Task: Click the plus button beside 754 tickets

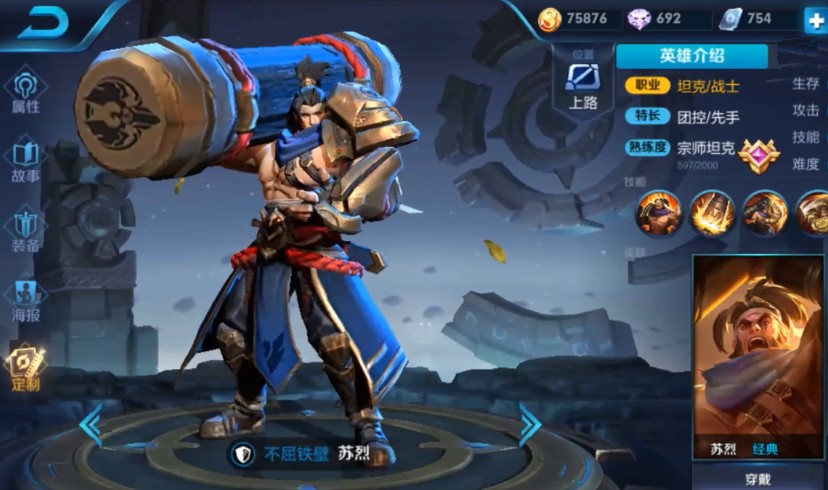Action: click(812, 18)
